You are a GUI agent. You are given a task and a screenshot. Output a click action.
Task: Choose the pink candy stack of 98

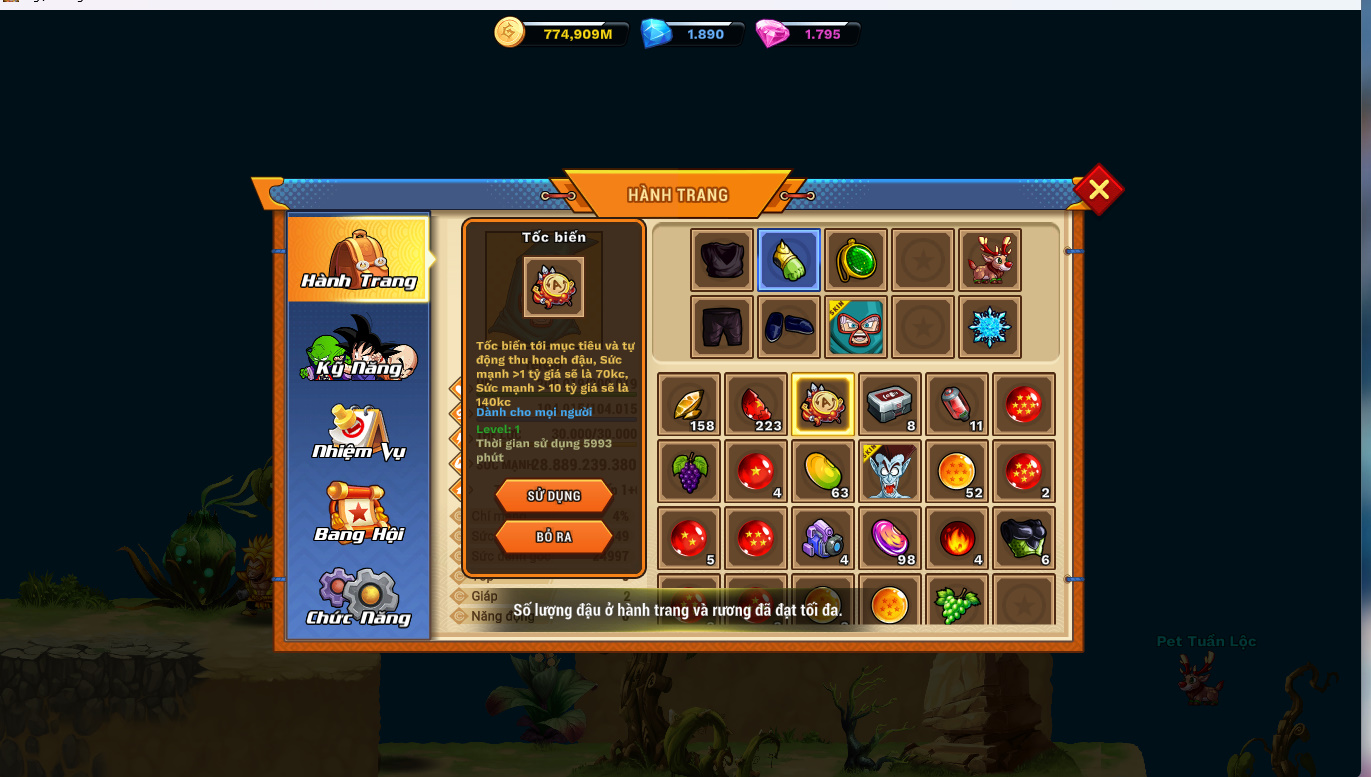click(890, 538)
